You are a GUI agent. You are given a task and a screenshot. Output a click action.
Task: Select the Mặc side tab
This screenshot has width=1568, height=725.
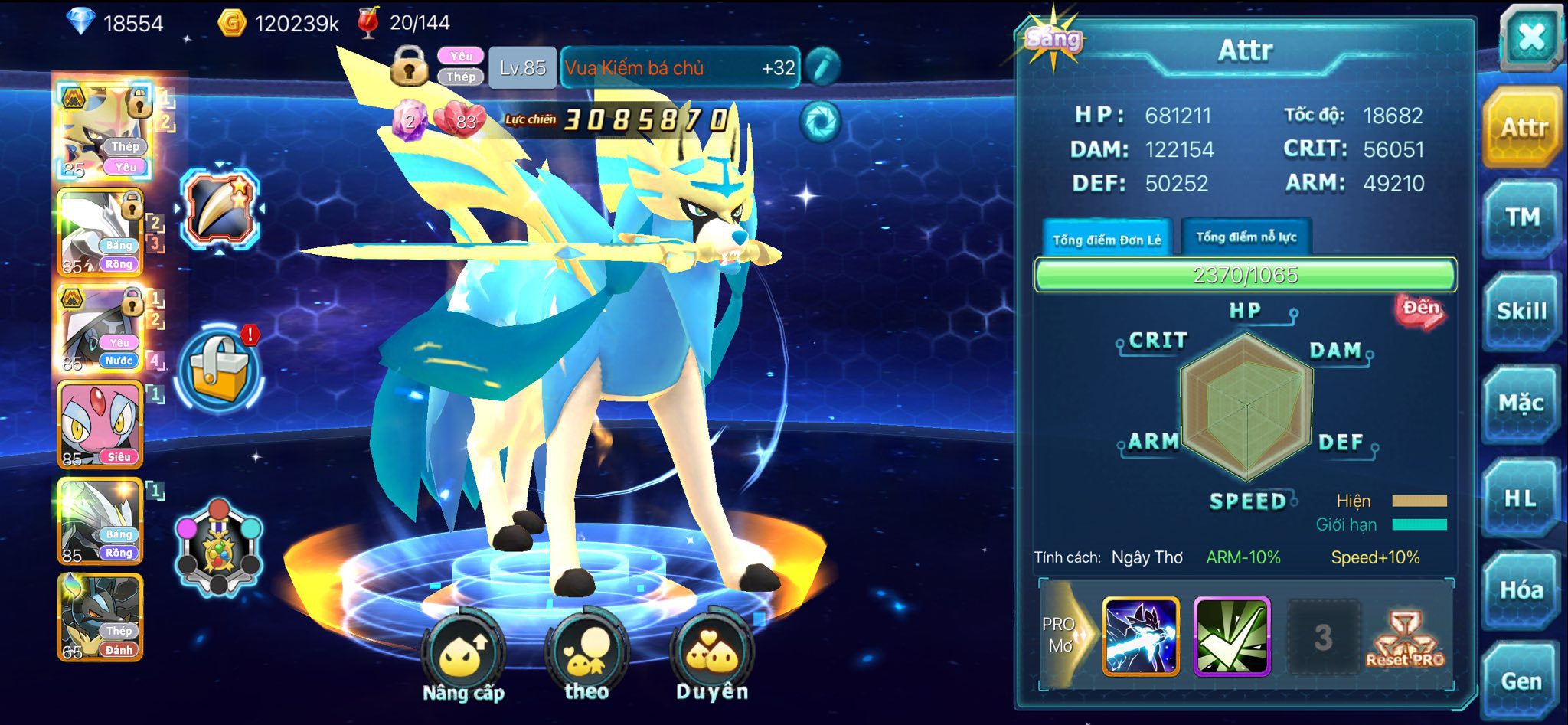(1521, 403)
